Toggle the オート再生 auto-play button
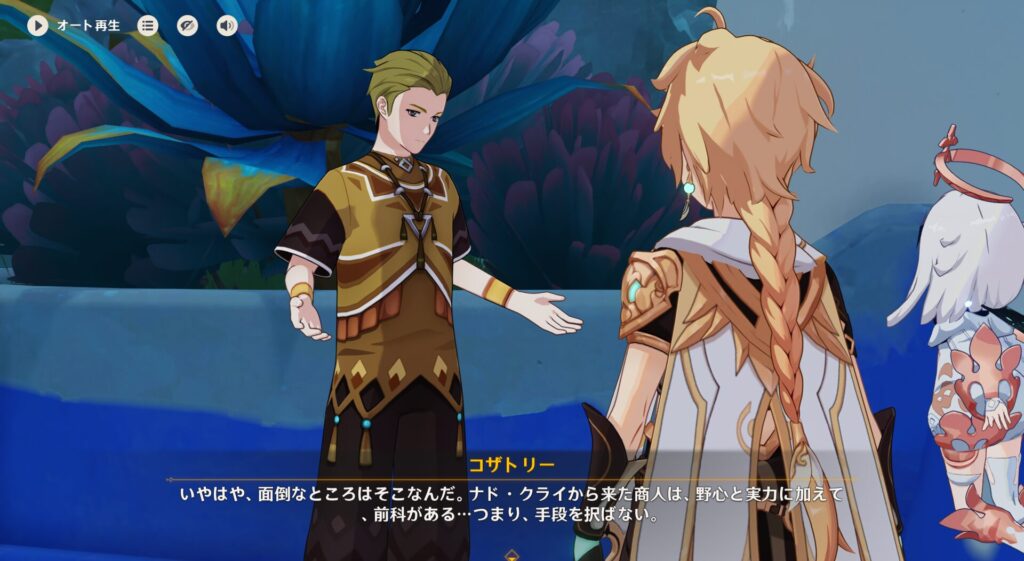This screenshot has height=561, width=1024. pyautogui.click(x=38, y=26)
